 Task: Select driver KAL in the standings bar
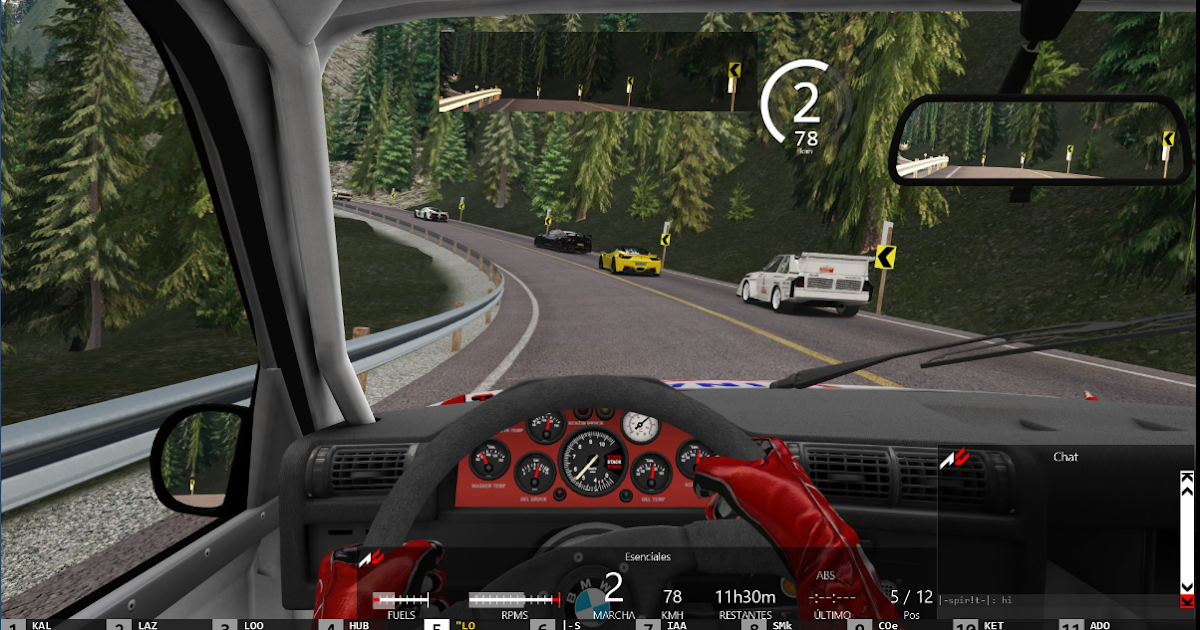41,625
